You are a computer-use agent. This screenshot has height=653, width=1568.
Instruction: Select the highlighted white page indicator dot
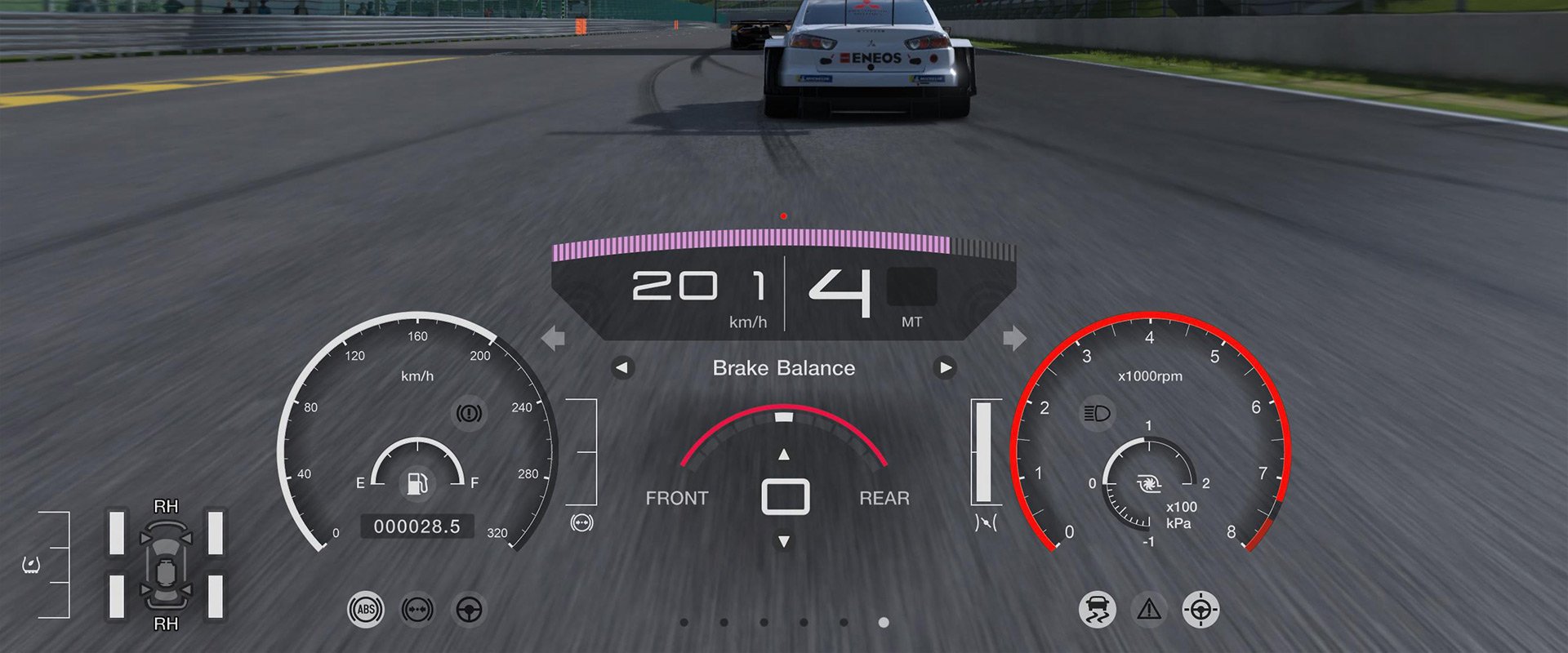(x=884, y=622)
